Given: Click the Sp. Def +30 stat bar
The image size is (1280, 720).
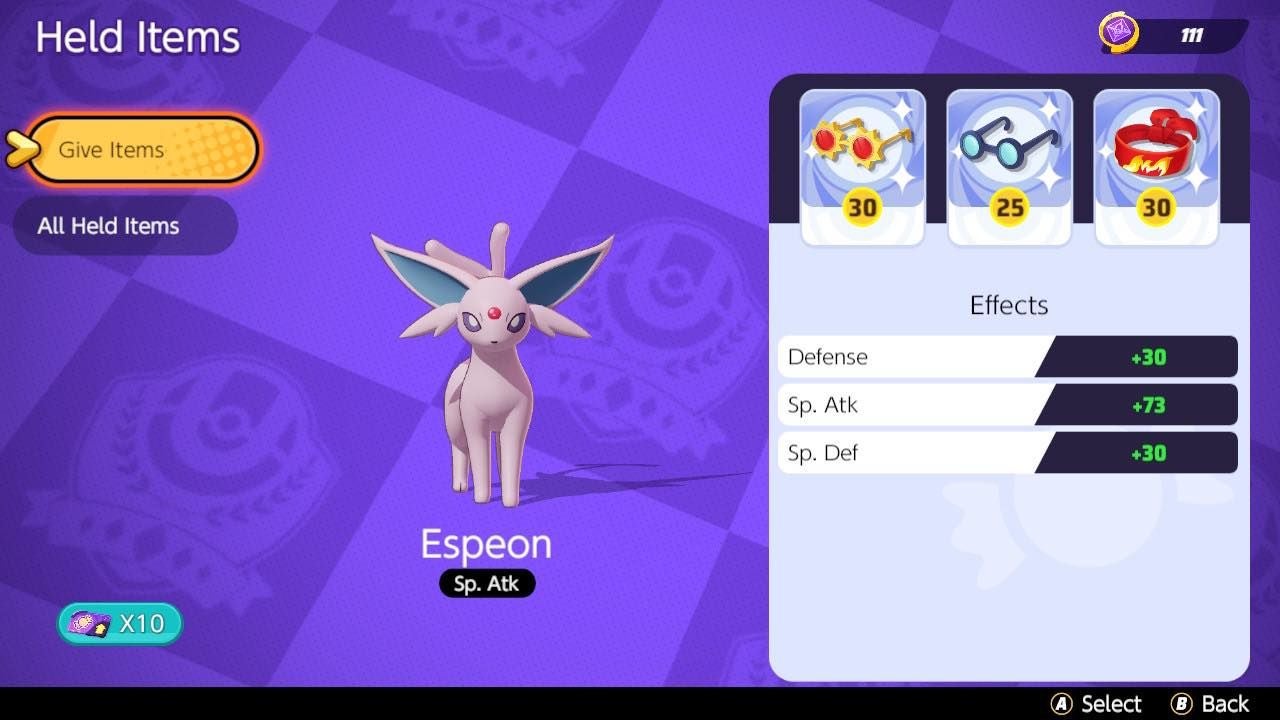Looking at the screenshot, I should pyautogui.click(x=1008, y=452).
